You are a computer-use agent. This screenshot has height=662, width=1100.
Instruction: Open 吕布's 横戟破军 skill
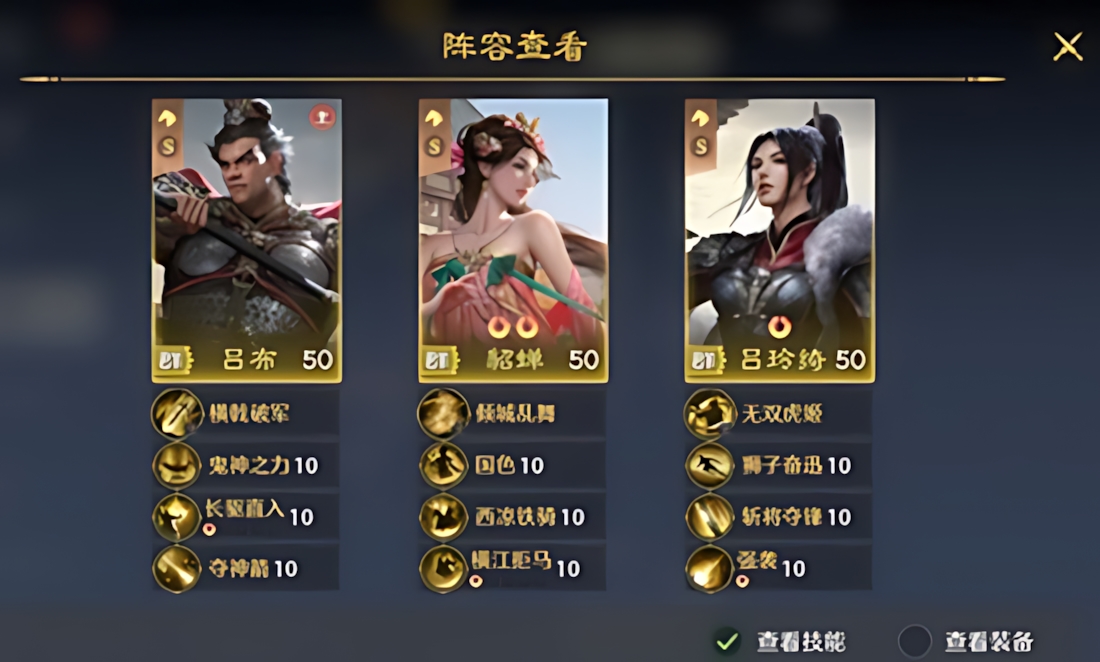click(x=246, y=414)
